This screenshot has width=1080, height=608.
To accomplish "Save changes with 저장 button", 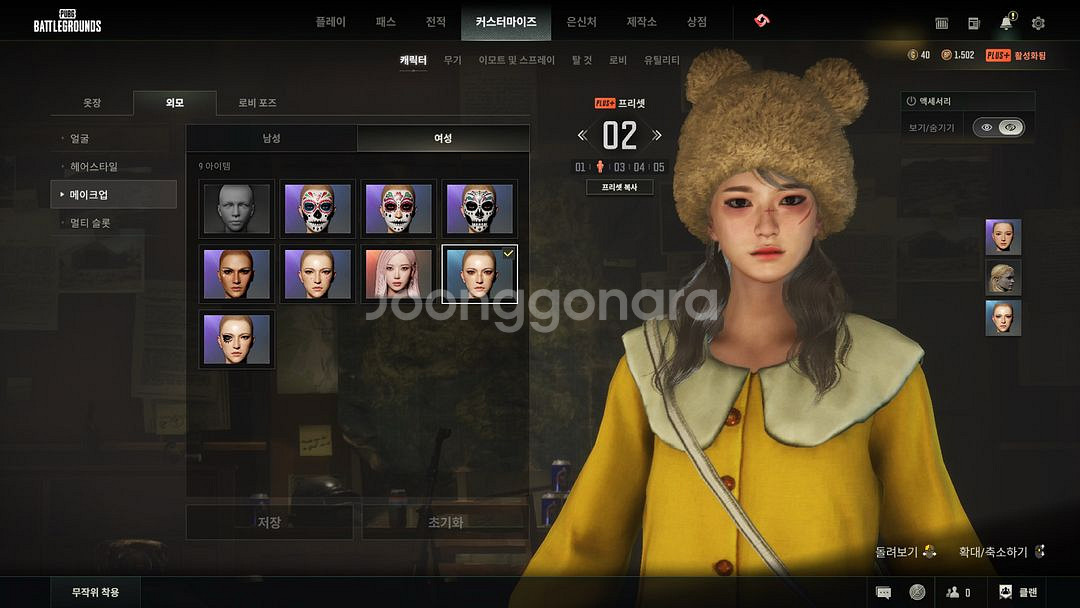I will point(269,522).
